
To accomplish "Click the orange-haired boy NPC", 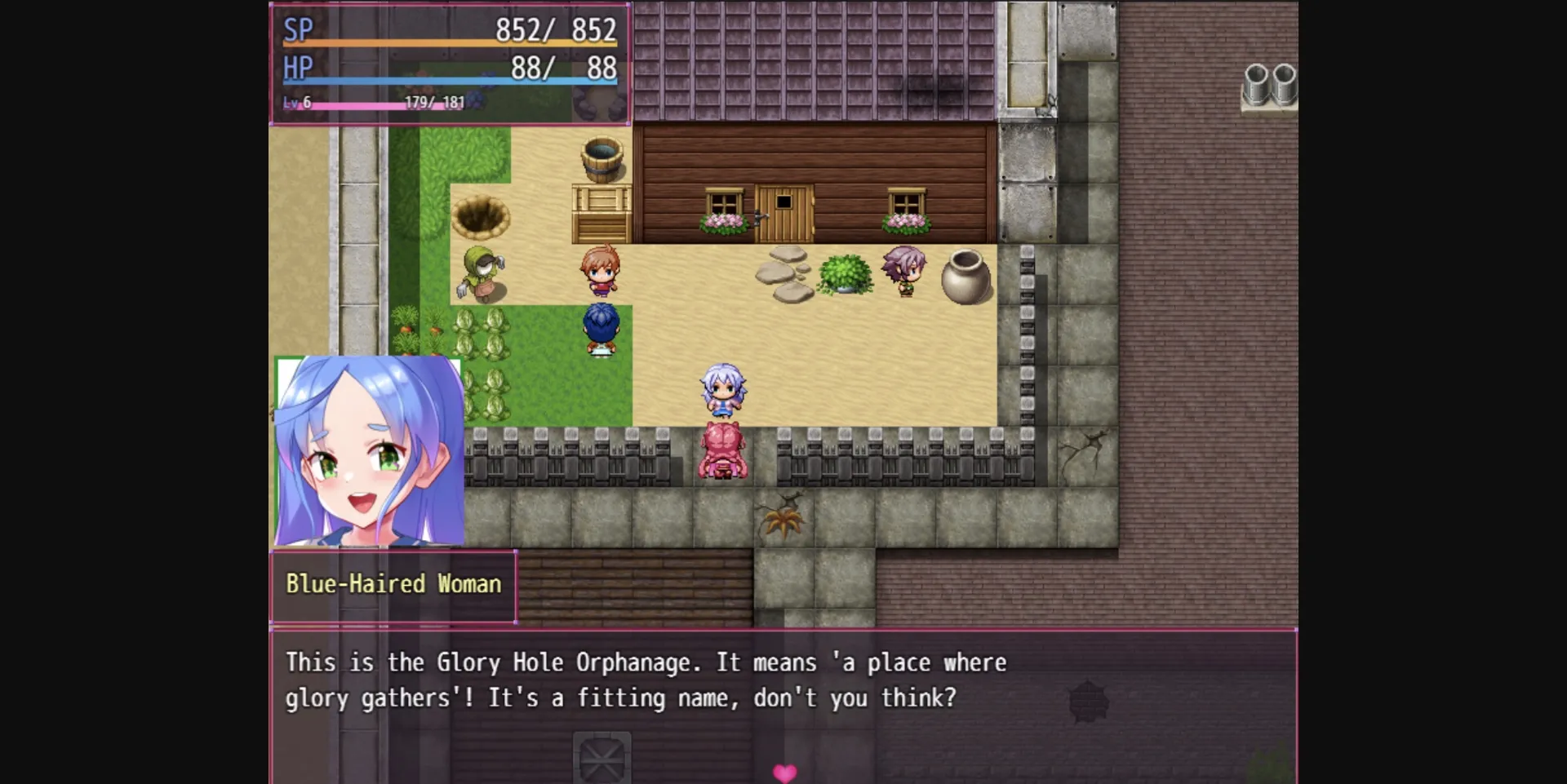I will pyautogui.click(x=601, y=269).
